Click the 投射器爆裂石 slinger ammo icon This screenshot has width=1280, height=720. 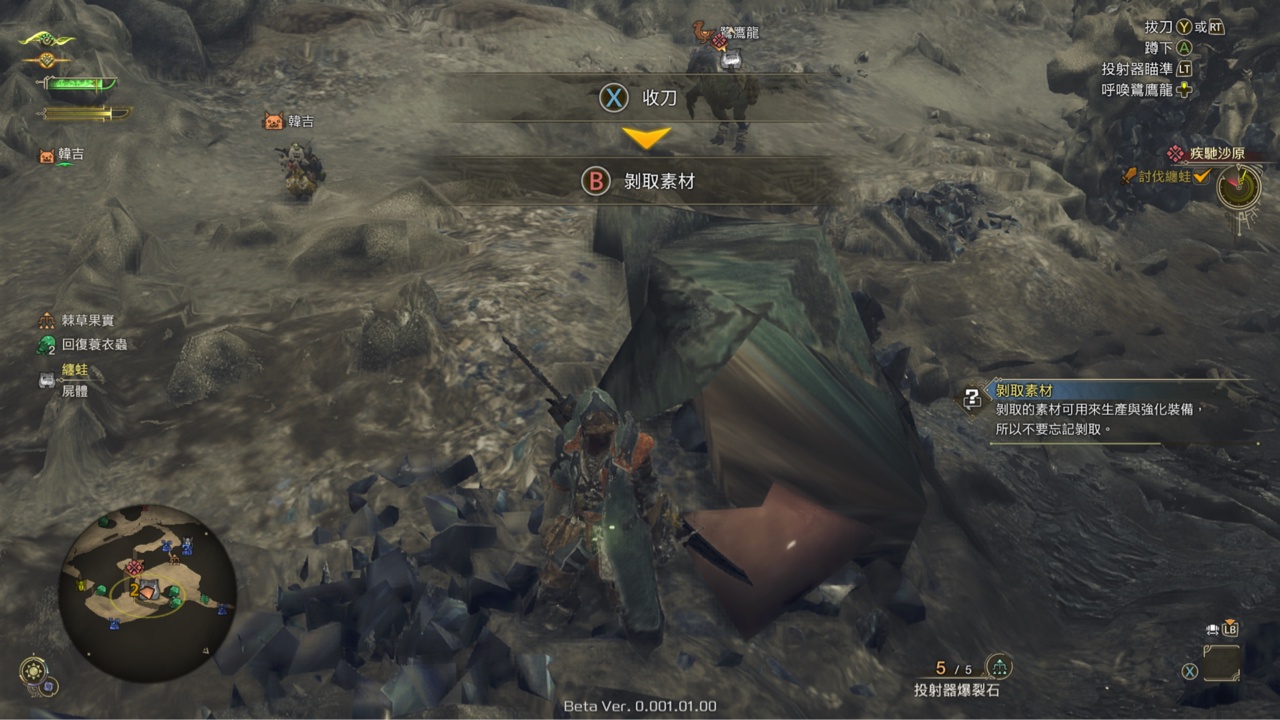pyautogui.click(x=998, y=666)
